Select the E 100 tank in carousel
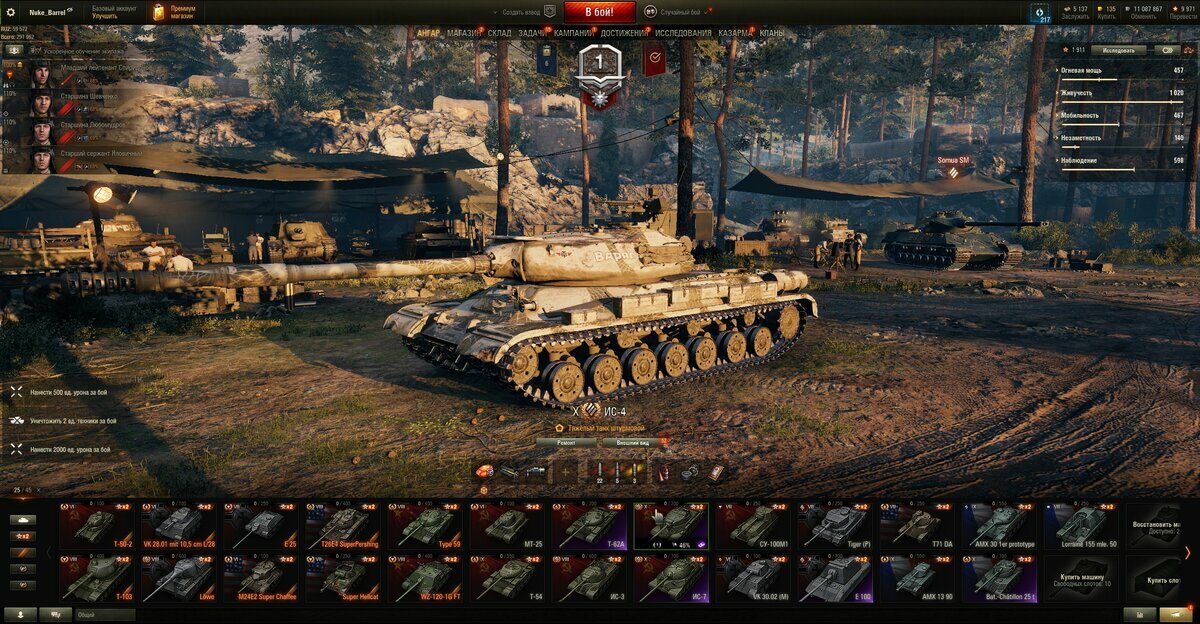 [836, 579]
